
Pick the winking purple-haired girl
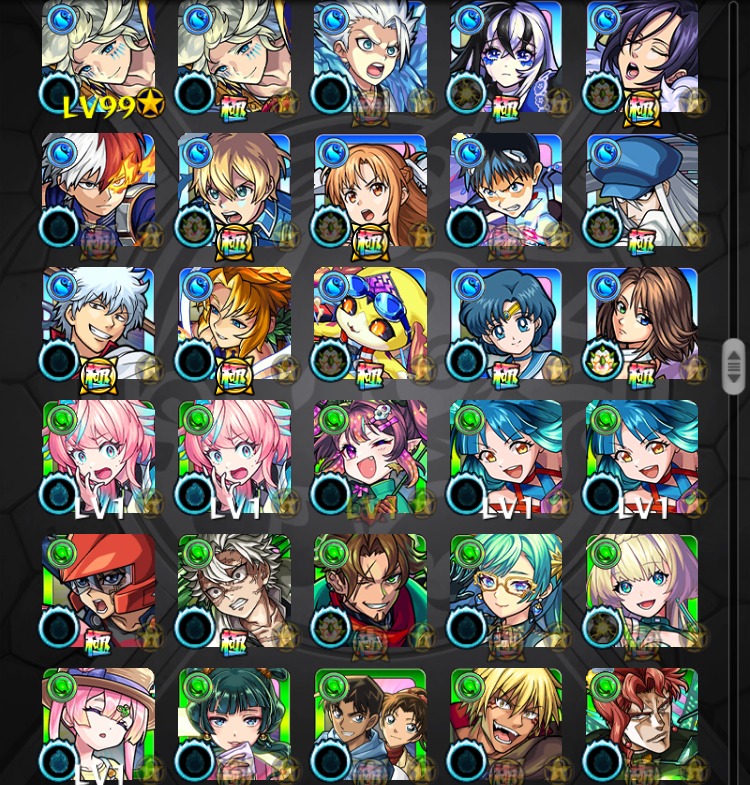click(x=370, y=457)
